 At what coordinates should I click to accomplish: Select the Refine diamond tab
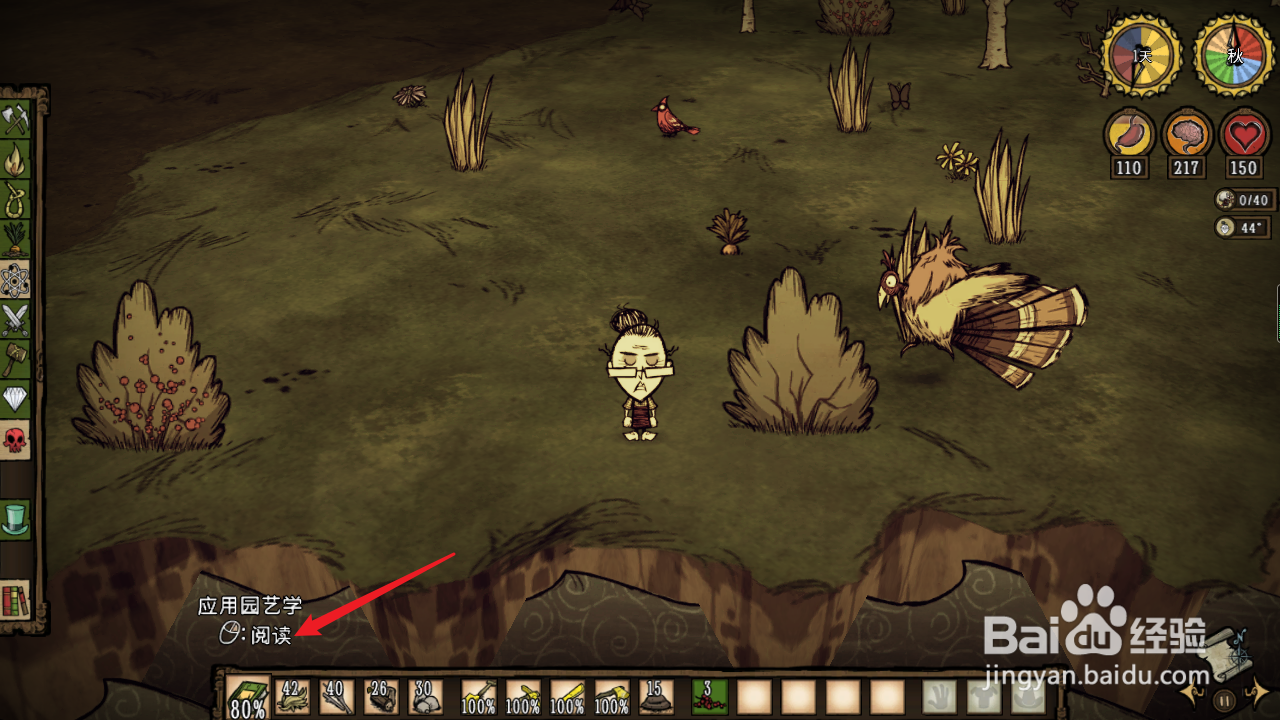(16, 400)
